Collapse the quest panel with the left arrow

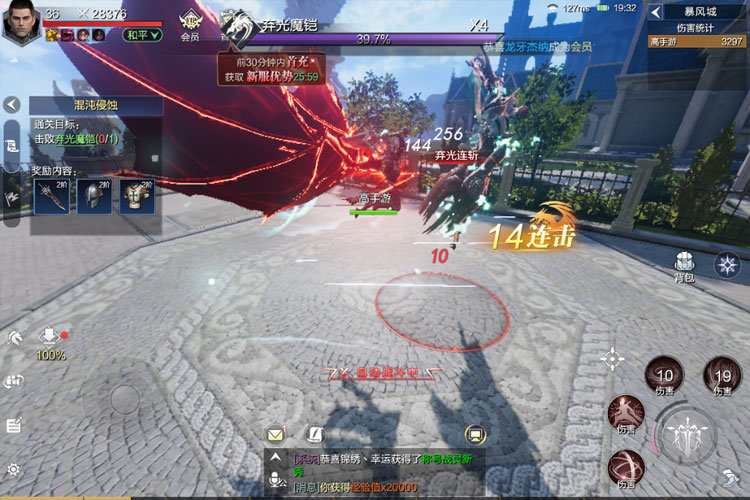click(x=12, y=104)
